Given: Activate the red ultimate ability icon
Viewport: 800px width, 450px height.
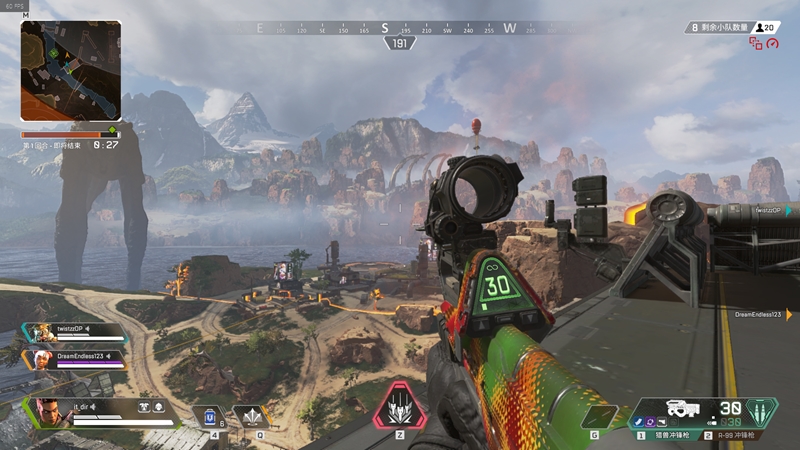Looking at the screenshot, I should pyautogui.click(x=399, y=406).
